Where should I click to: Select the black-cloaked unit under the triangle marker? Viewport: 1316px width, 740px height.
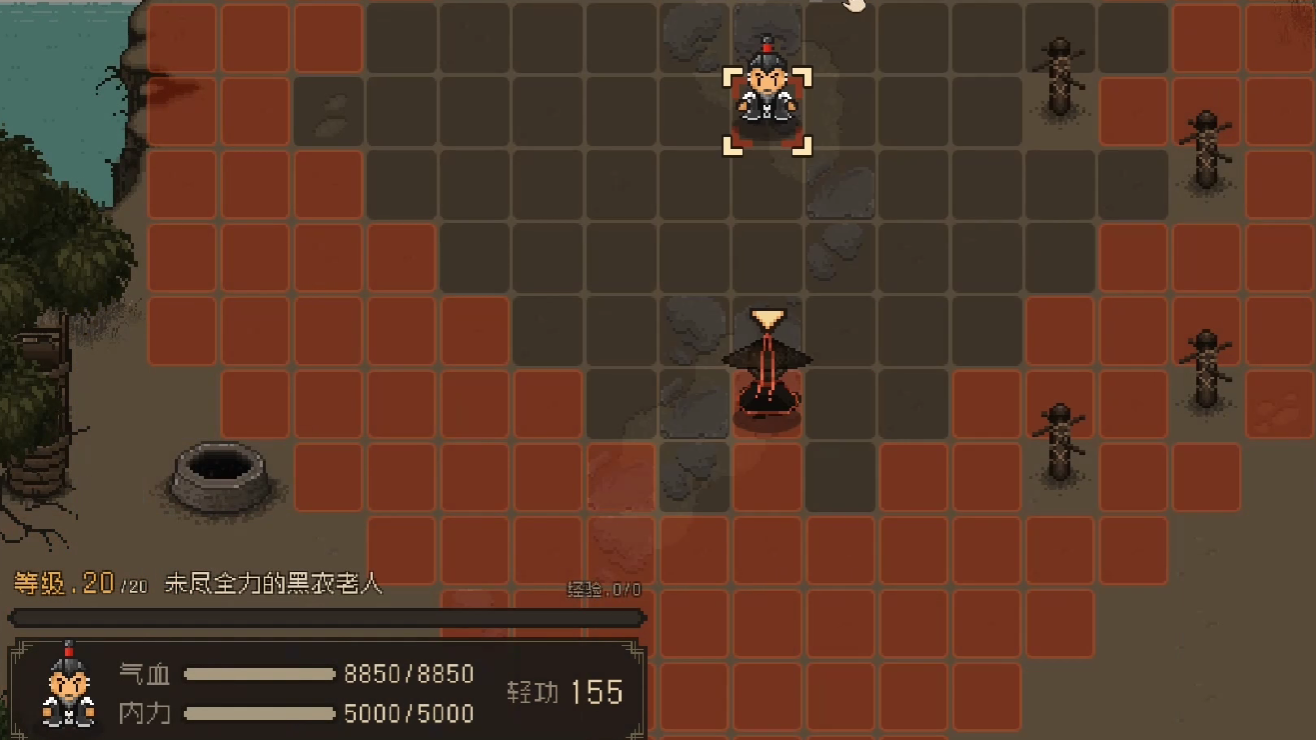coord(767,375)
